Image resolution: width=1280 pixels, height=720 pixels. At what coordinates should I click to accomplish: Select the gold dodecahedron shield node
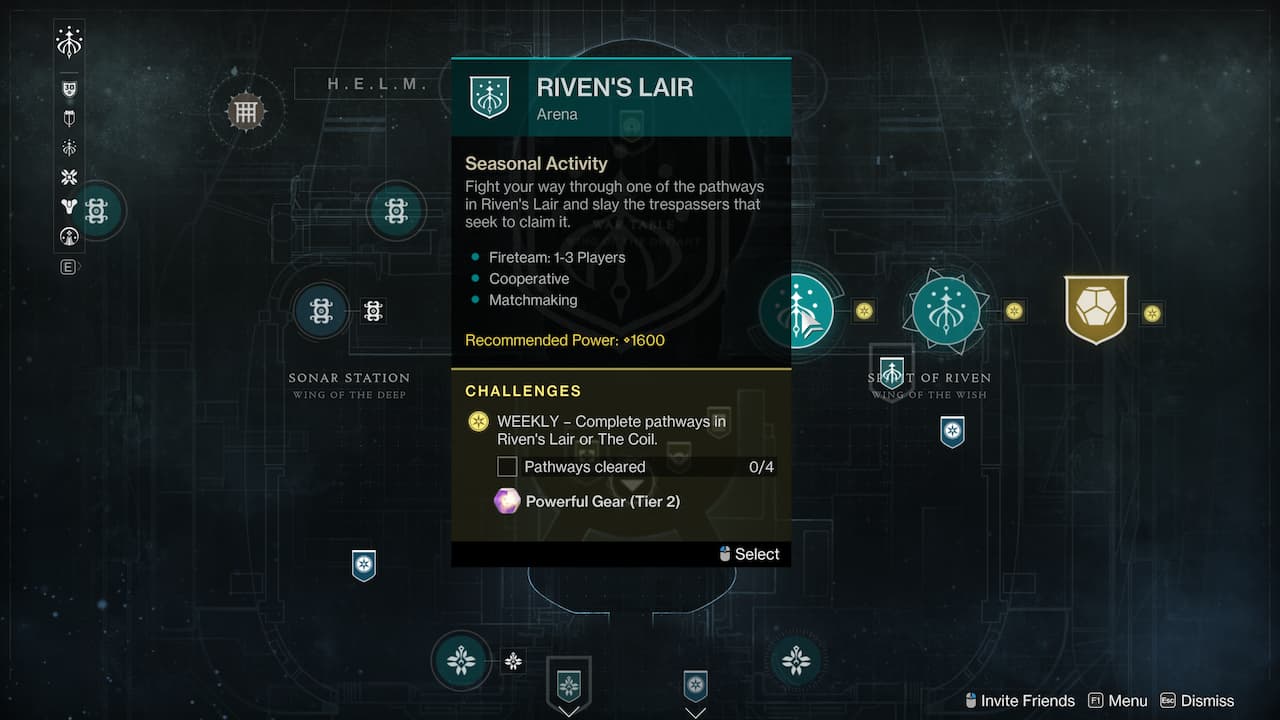pos(1096,310)
